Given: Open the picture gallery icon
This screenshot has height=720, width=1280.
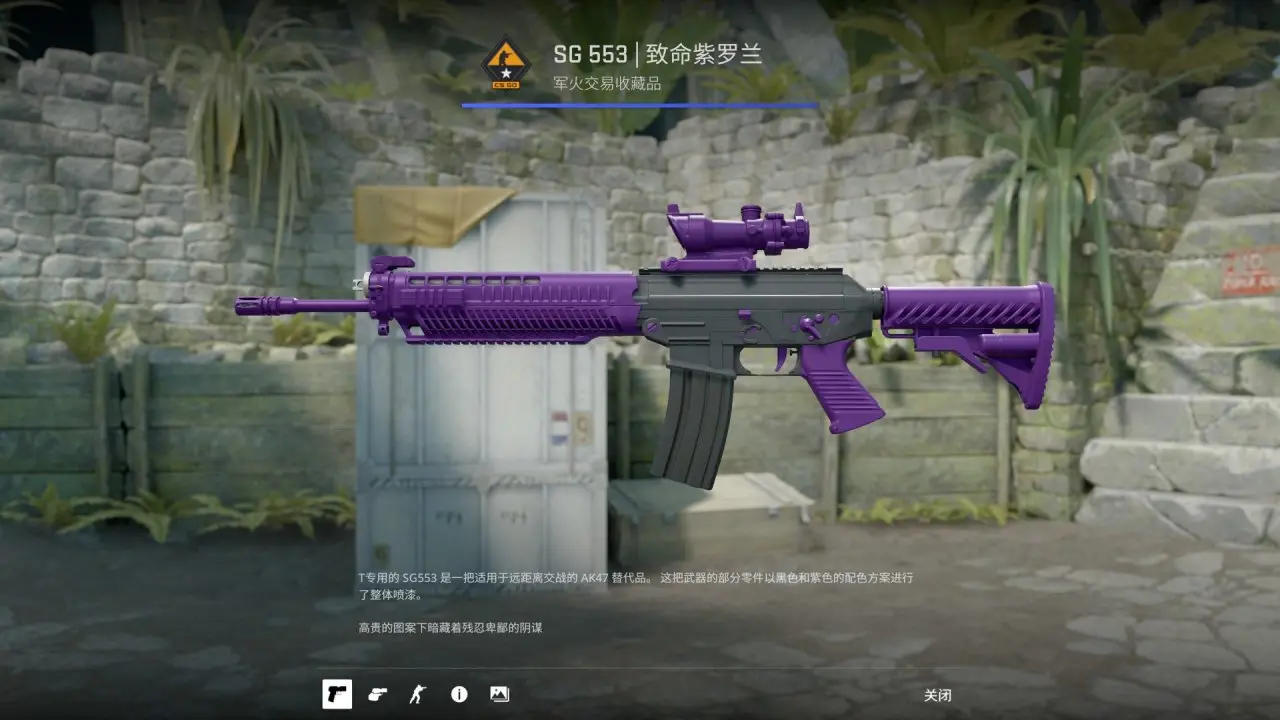Looking at the screenshot, I should tap(499, 694).
